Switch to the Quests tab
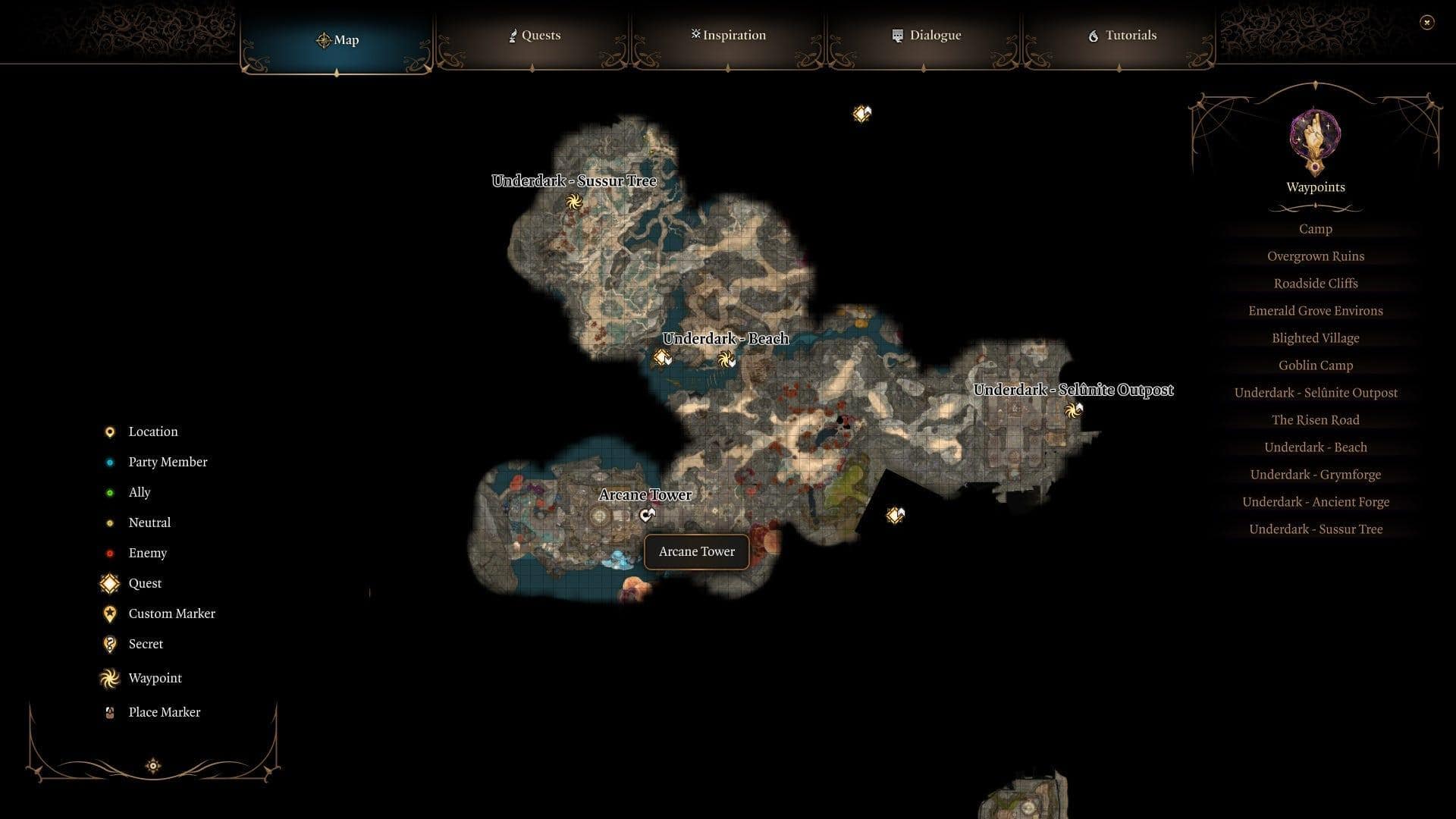 (534, 36)
